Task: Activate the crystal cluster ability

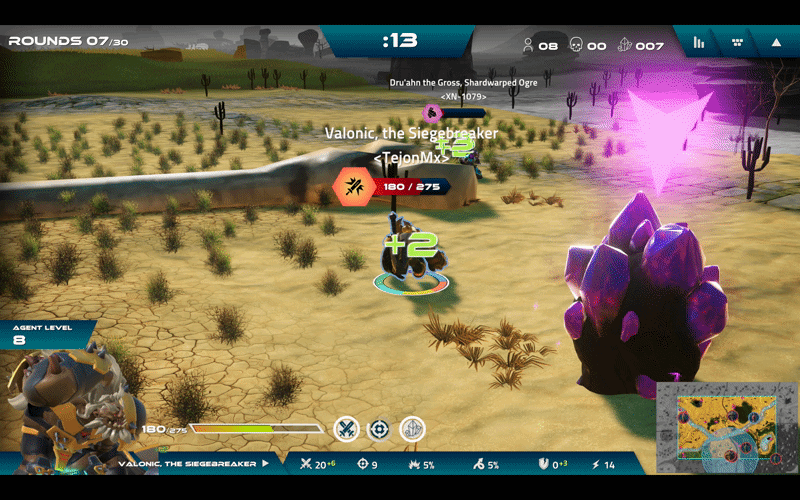Action: (412, 429)
